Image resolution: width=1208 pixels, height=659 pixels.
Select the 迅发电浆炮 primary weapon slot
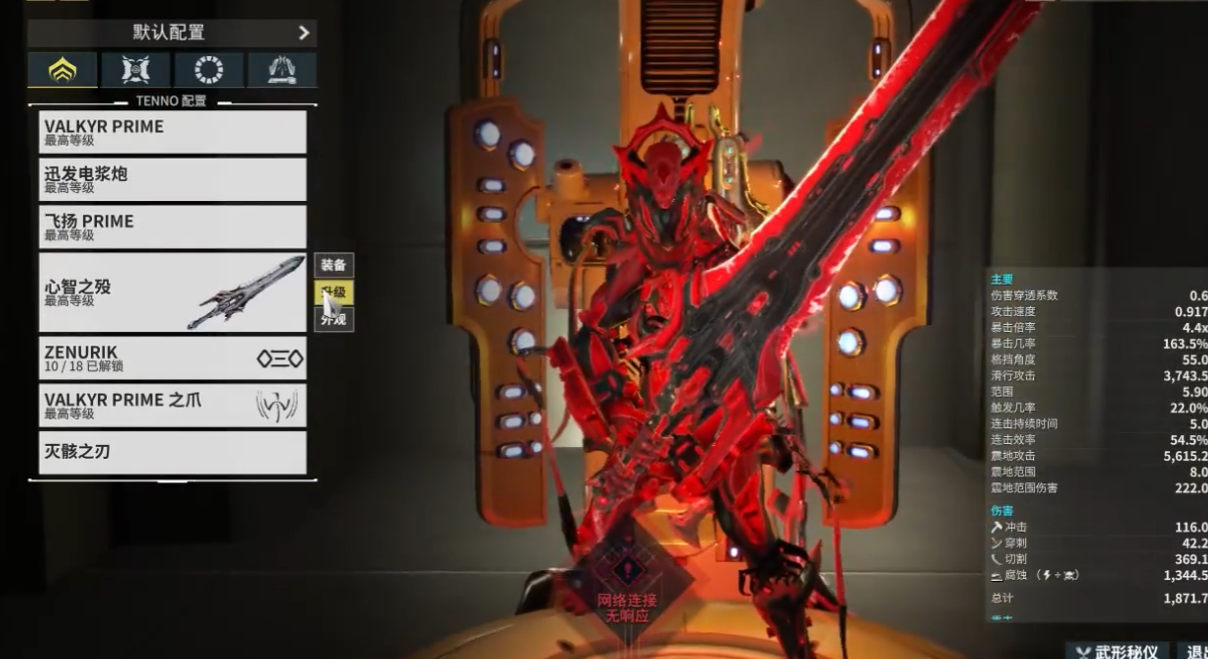[x=172, y=179]
